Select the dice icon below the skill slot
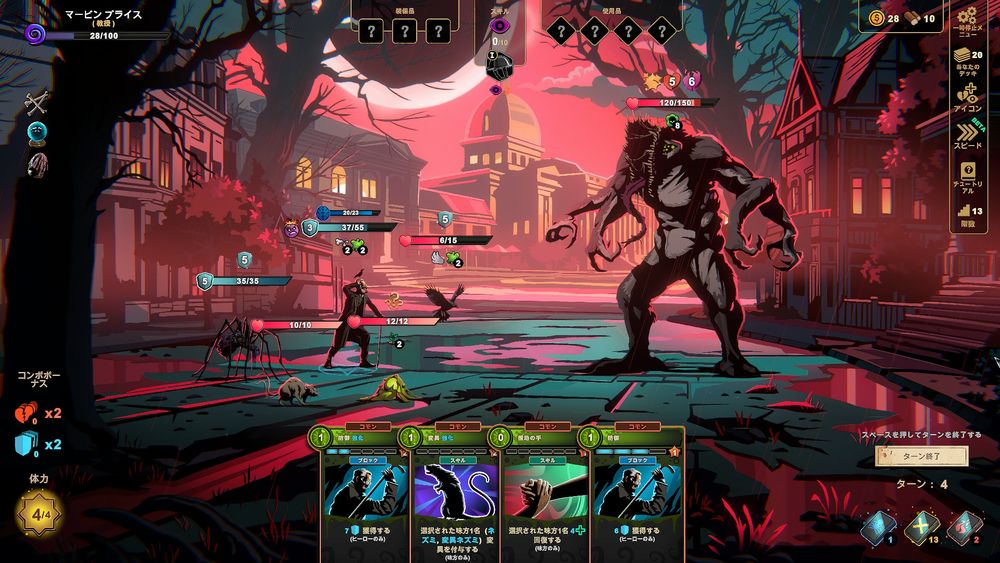Viewport: 1000px width, 563px height. tap(500, 65)
